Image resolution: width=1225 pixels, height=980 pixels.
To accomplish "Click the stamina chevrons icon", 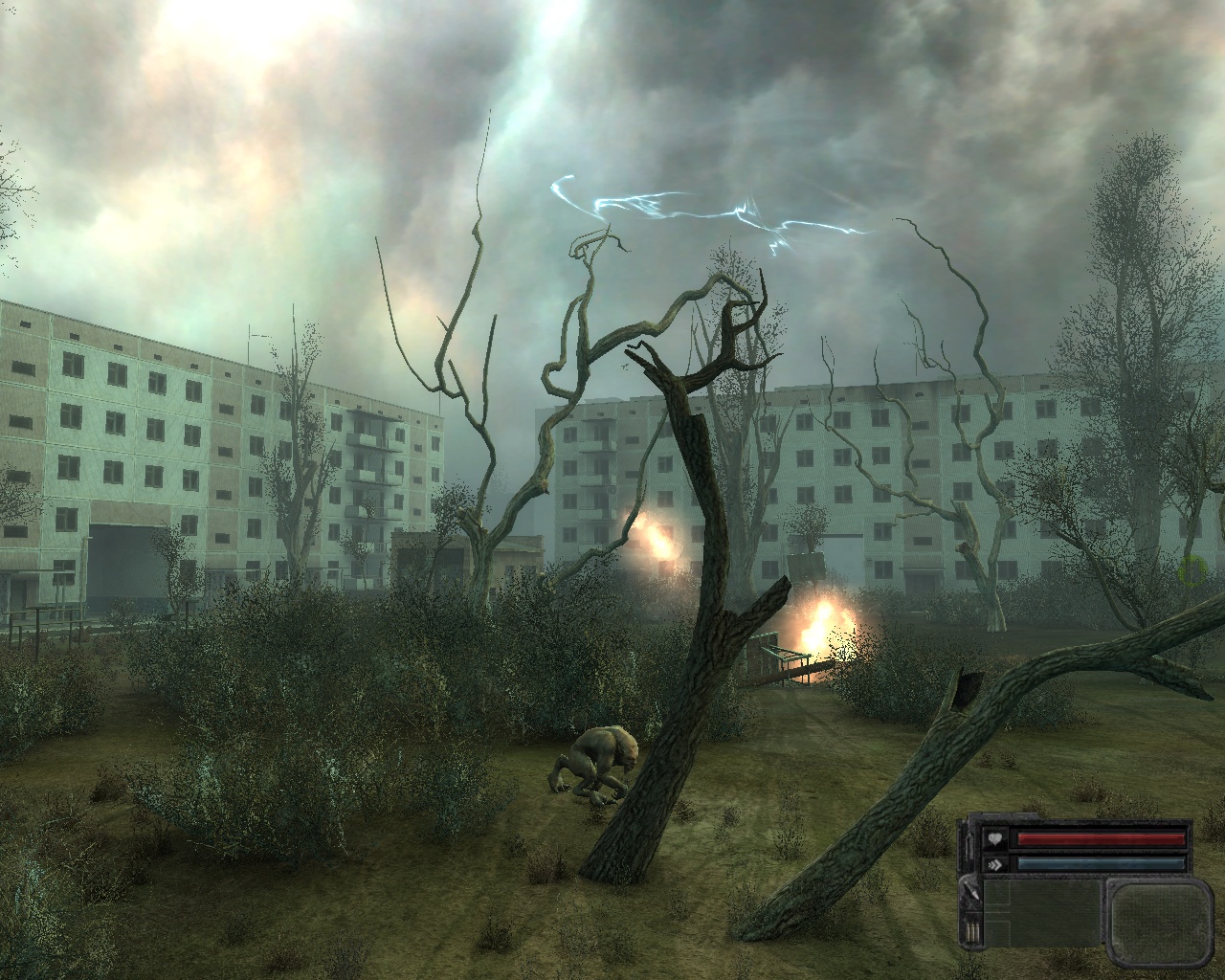I will (x=995, y=863).
